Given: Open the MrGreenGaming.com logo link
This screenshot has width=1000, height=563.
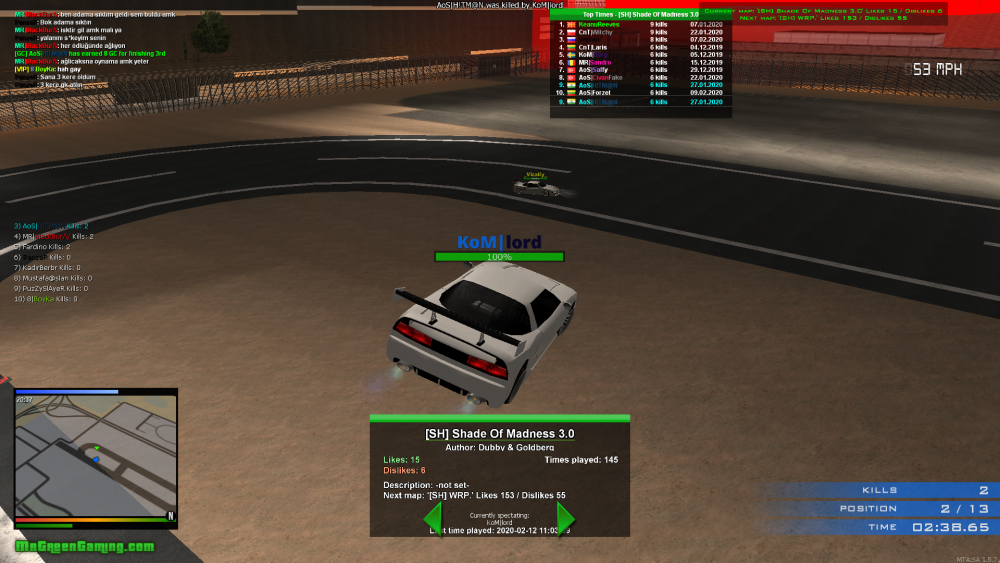Looking at the screenshot, I should pyautogui.click(x=85, y=546).
